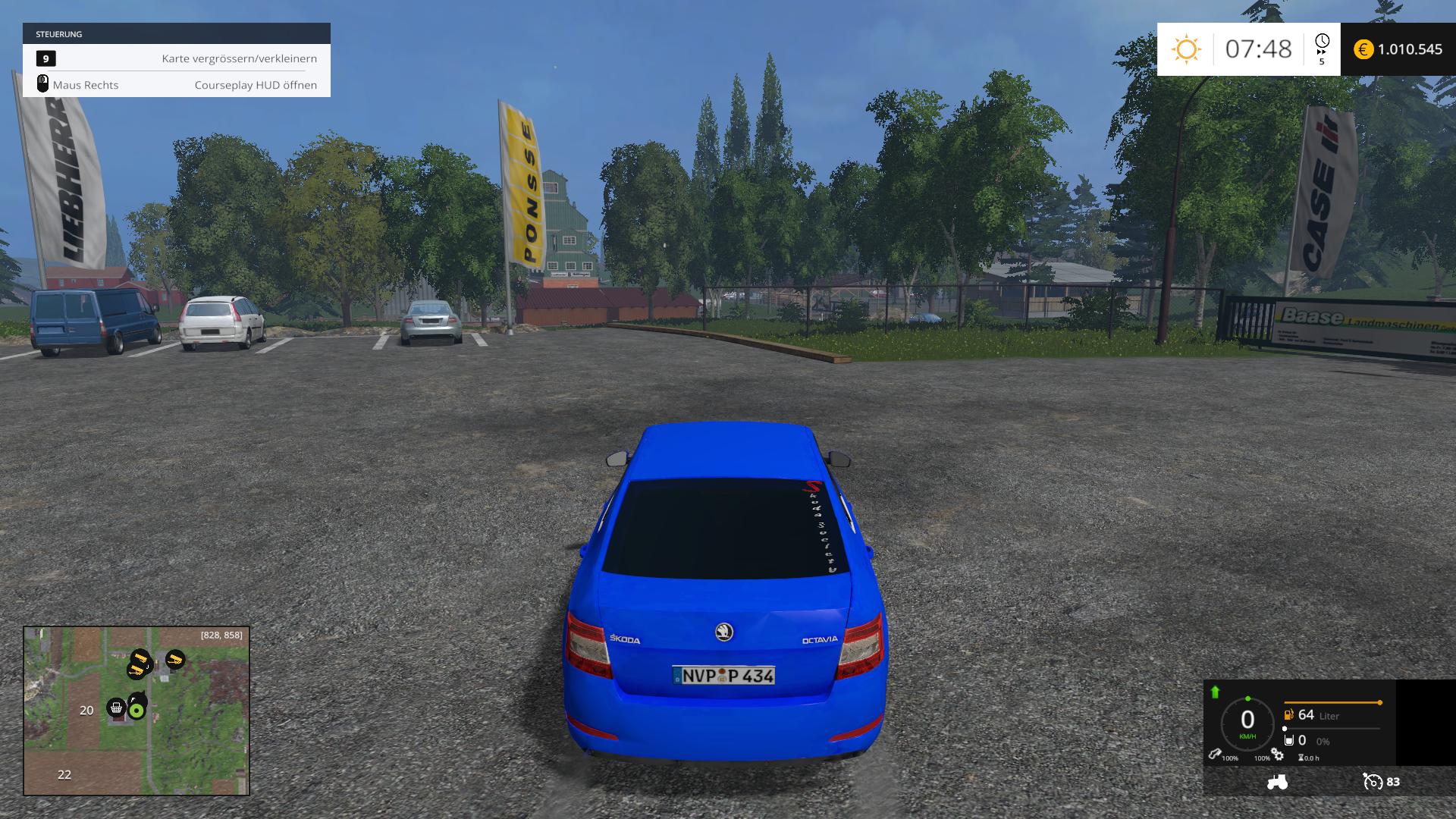Click the euro coin money icon
1456x819 pixels.
click(x=1363, y=49)
